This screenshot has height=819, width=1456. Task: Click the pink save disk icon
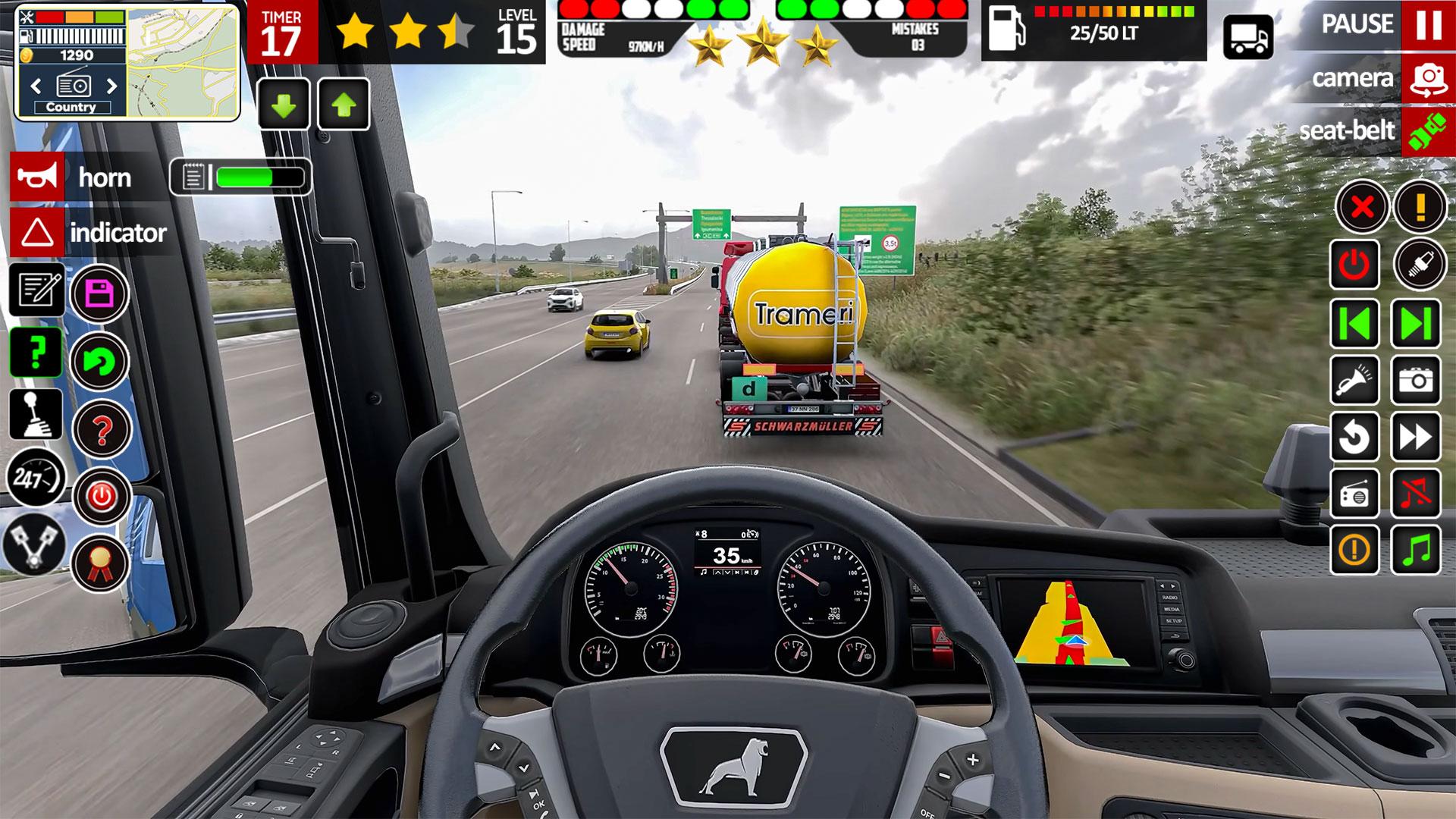pos(99,293)
